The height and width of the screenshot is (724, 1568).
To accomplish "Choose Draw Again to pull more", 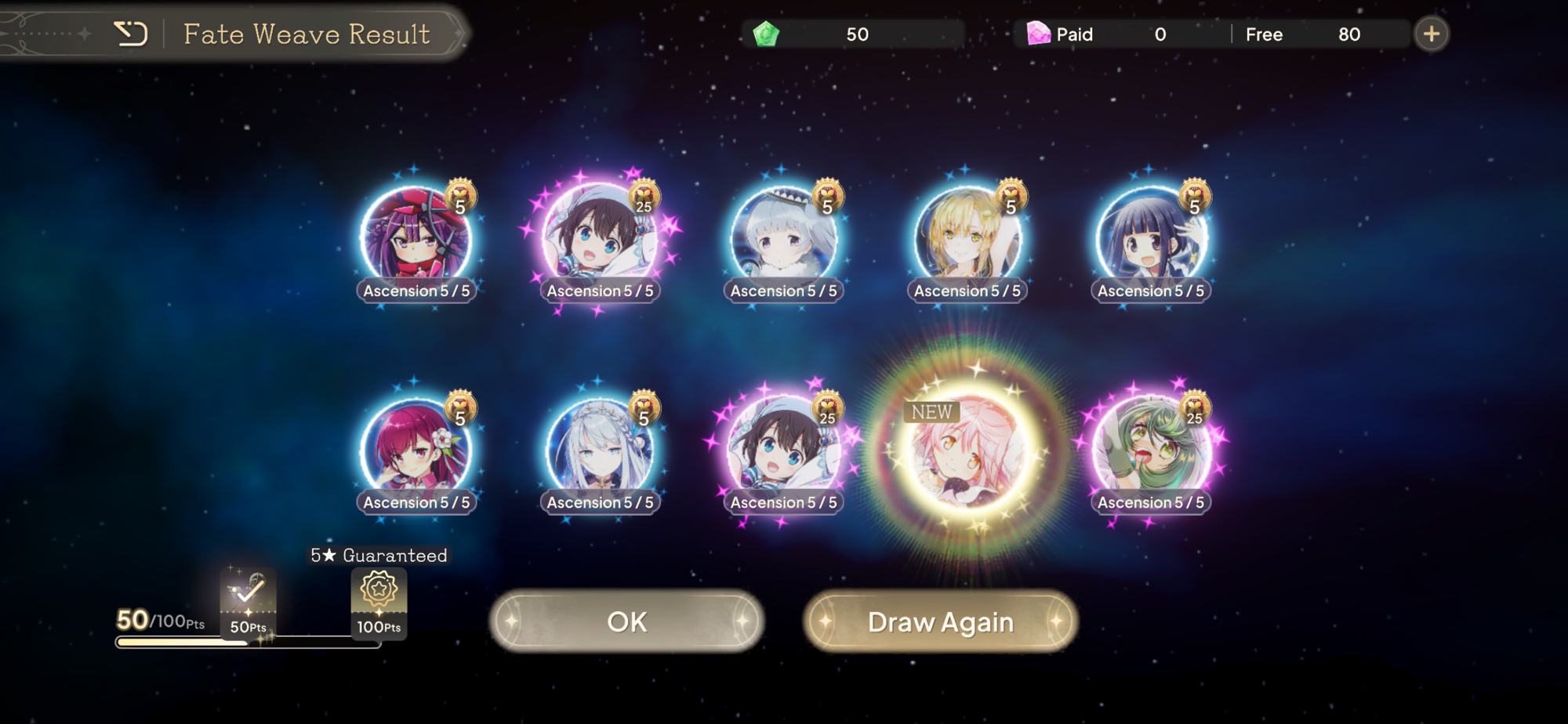I will 940,621.
